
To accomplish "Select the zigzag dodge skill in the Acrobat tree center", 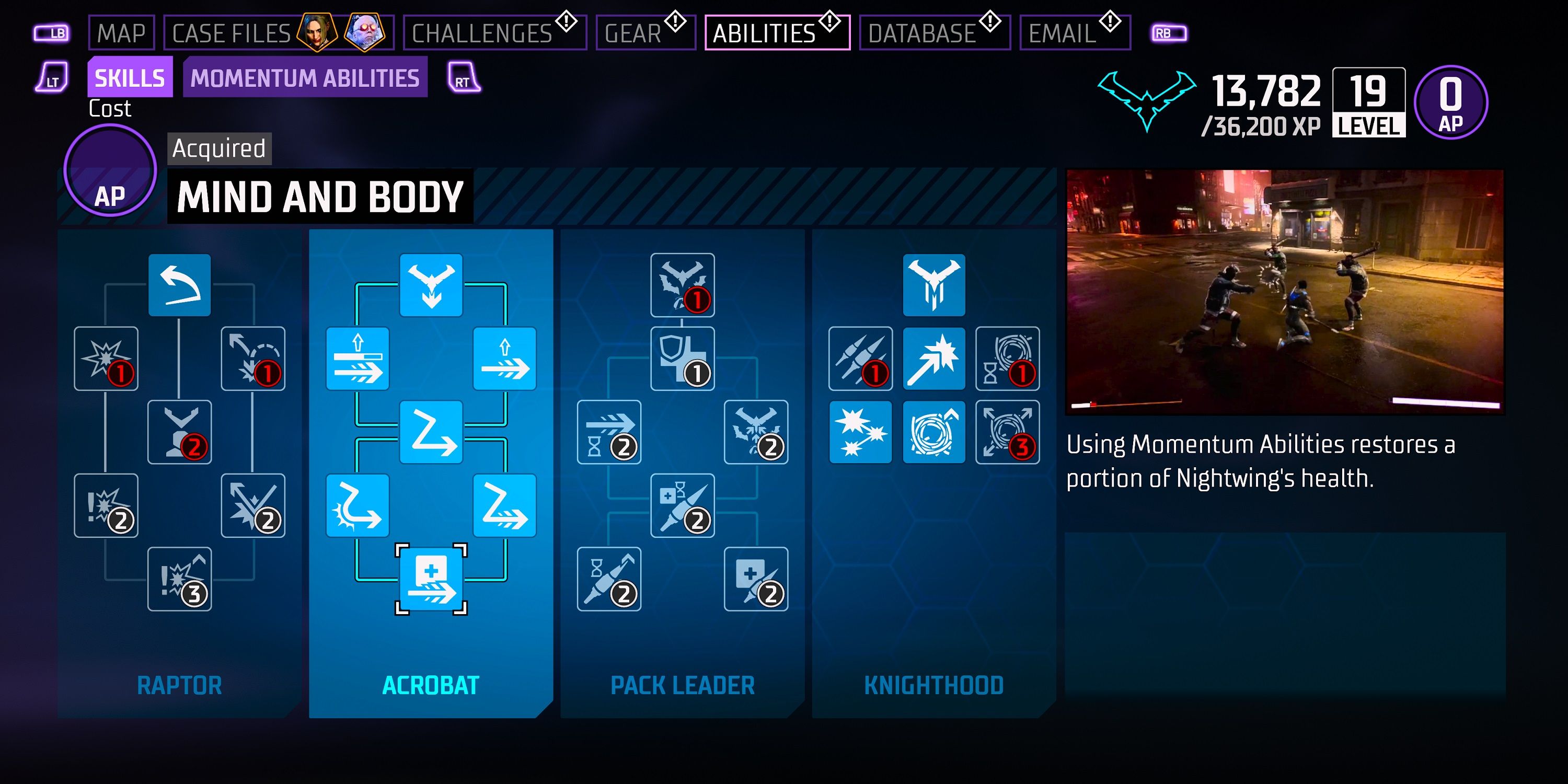I will pyautogui.click(x=432, y=432).
